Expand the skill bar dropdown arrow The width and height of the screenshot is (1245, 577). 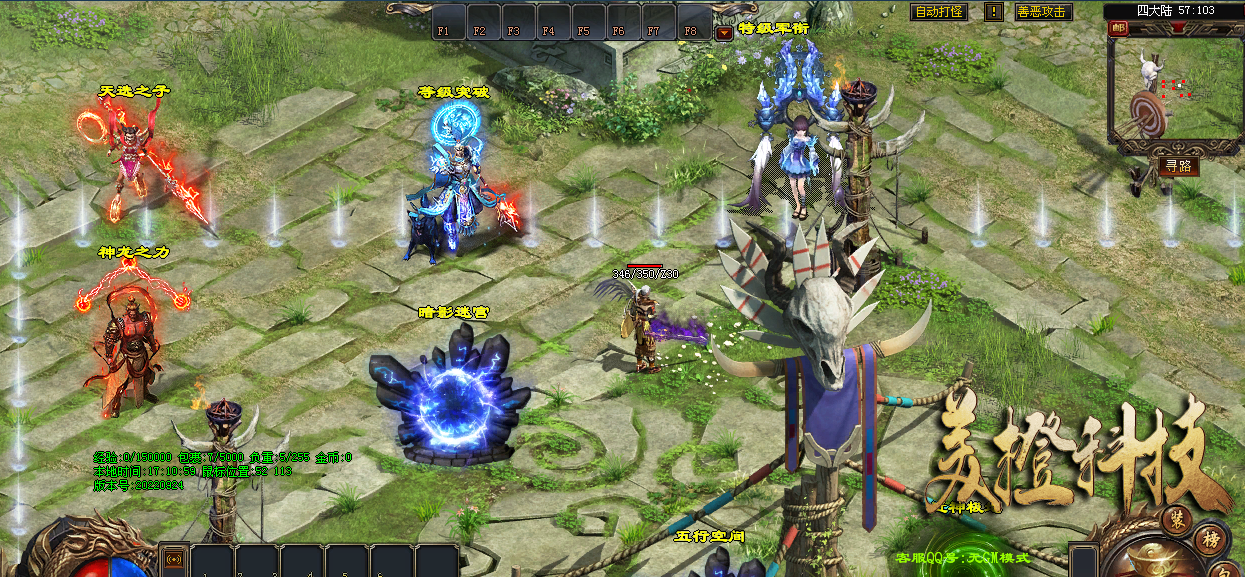pos(723,32)
